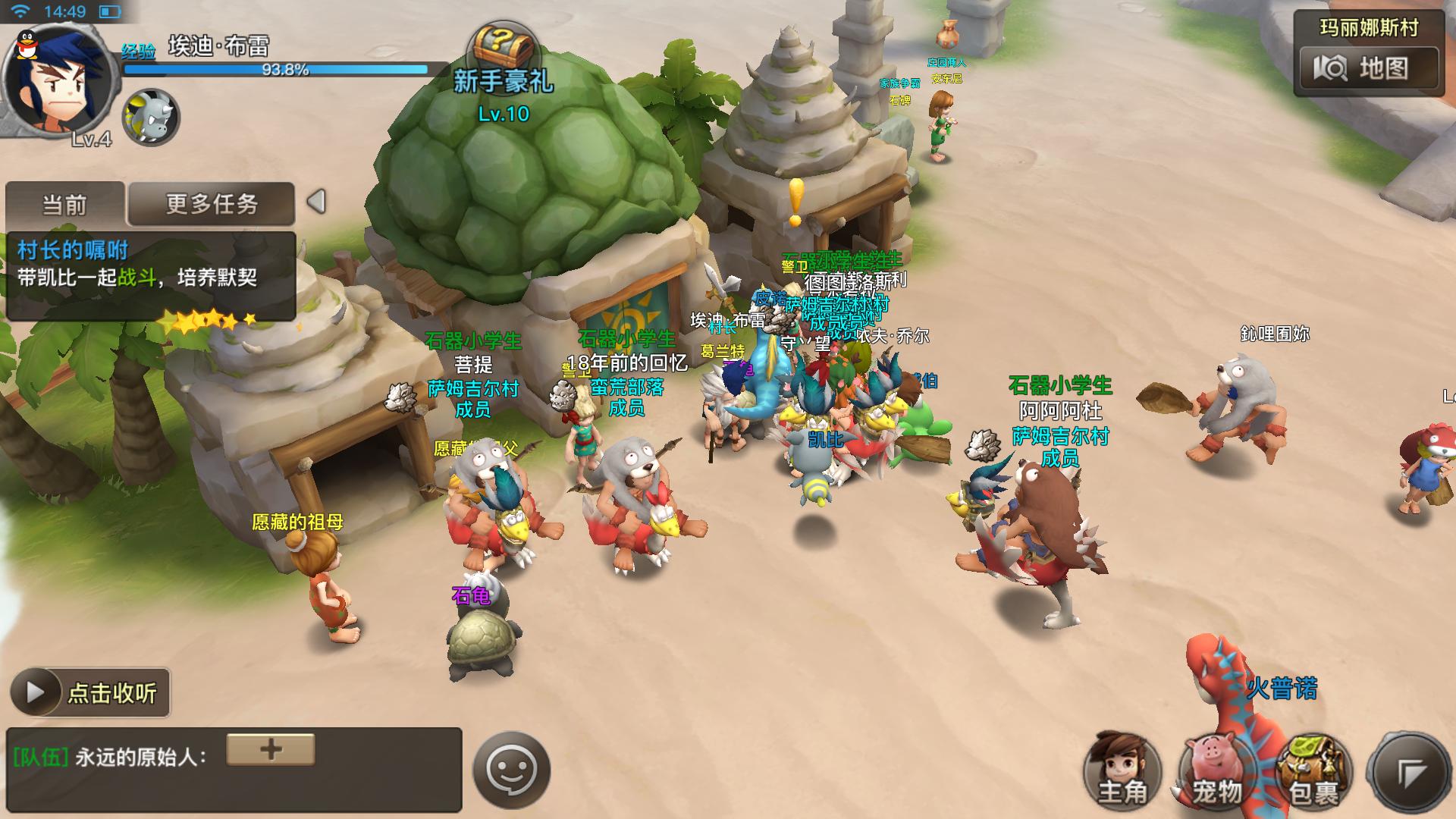Open the team chat message box
Viewport: 1456px width, 819px height.
pyautogui.click(x=234, y=769)
